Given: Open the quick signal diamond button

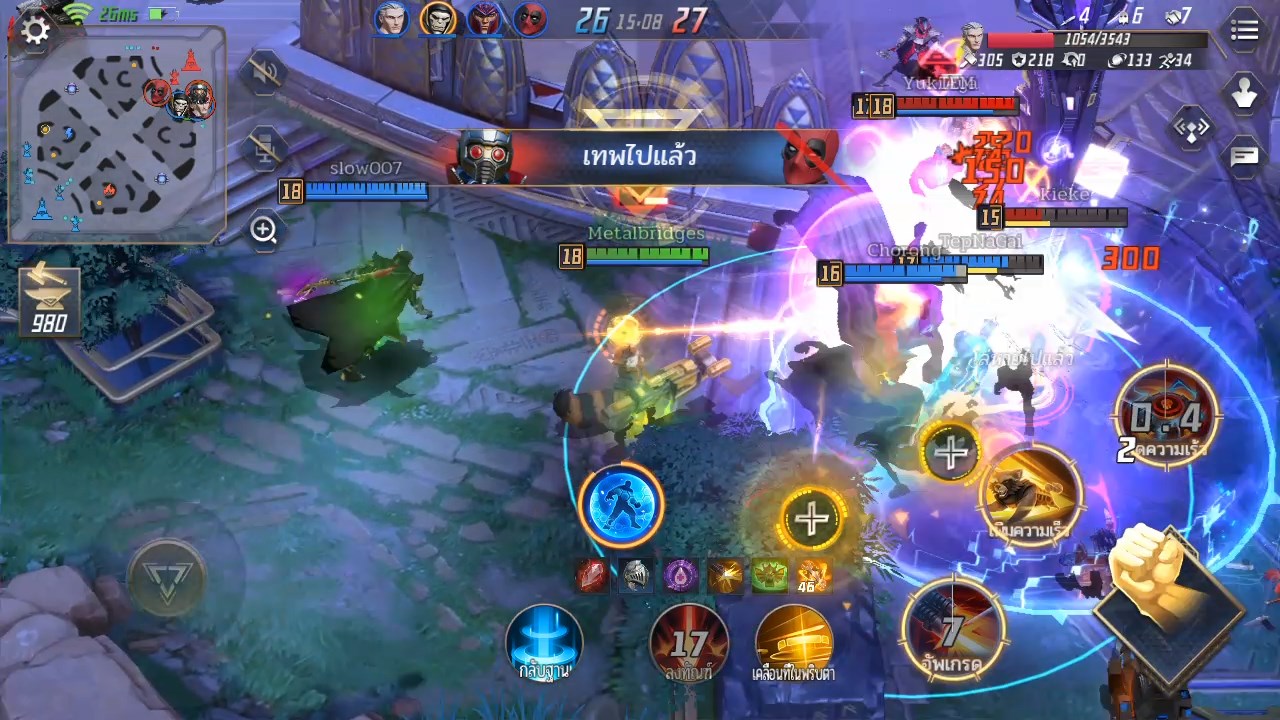Looking at the screenshot, I should click(1191, 127).
